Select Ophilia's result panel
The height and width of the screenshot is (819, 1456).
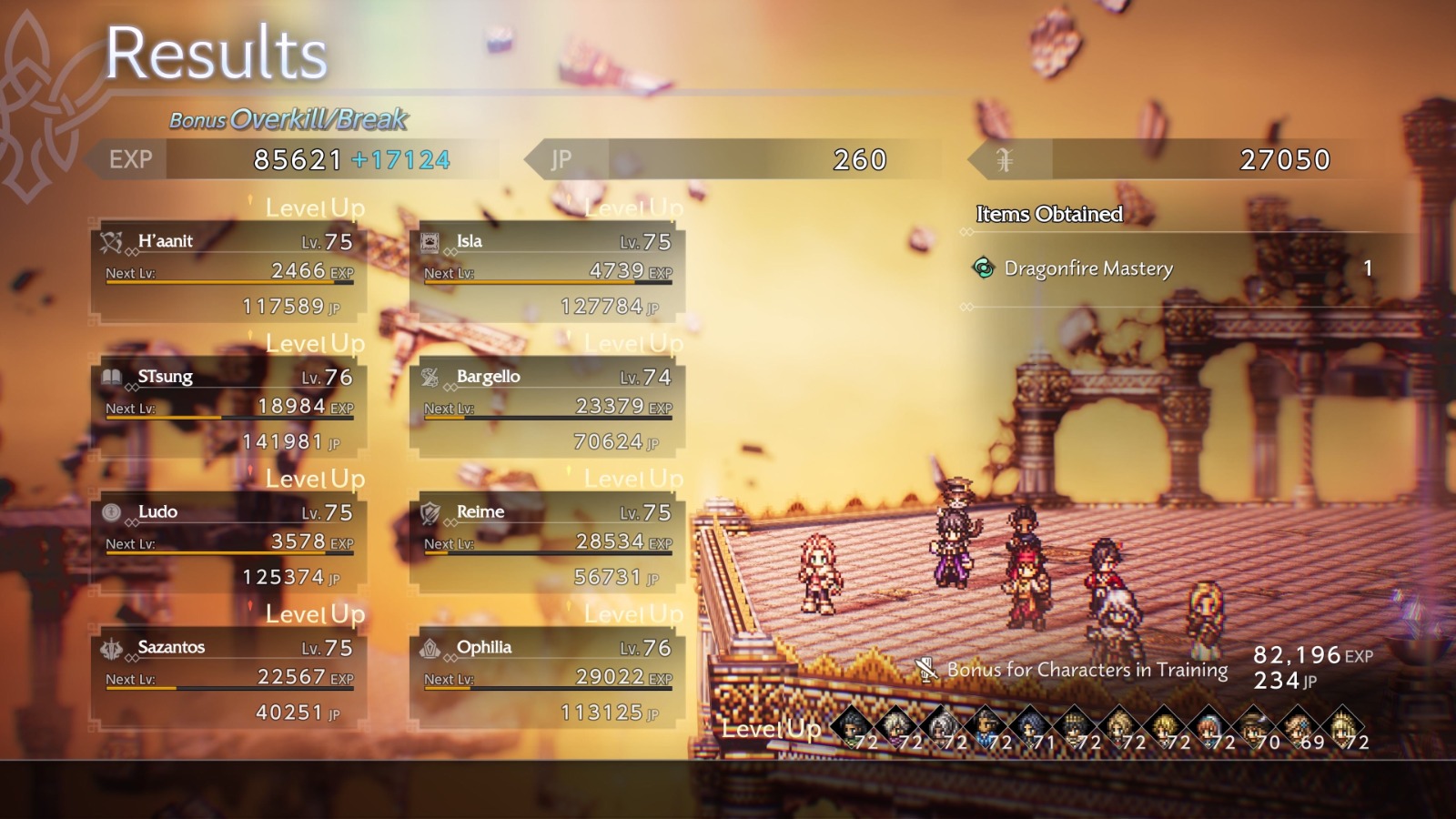548,680
